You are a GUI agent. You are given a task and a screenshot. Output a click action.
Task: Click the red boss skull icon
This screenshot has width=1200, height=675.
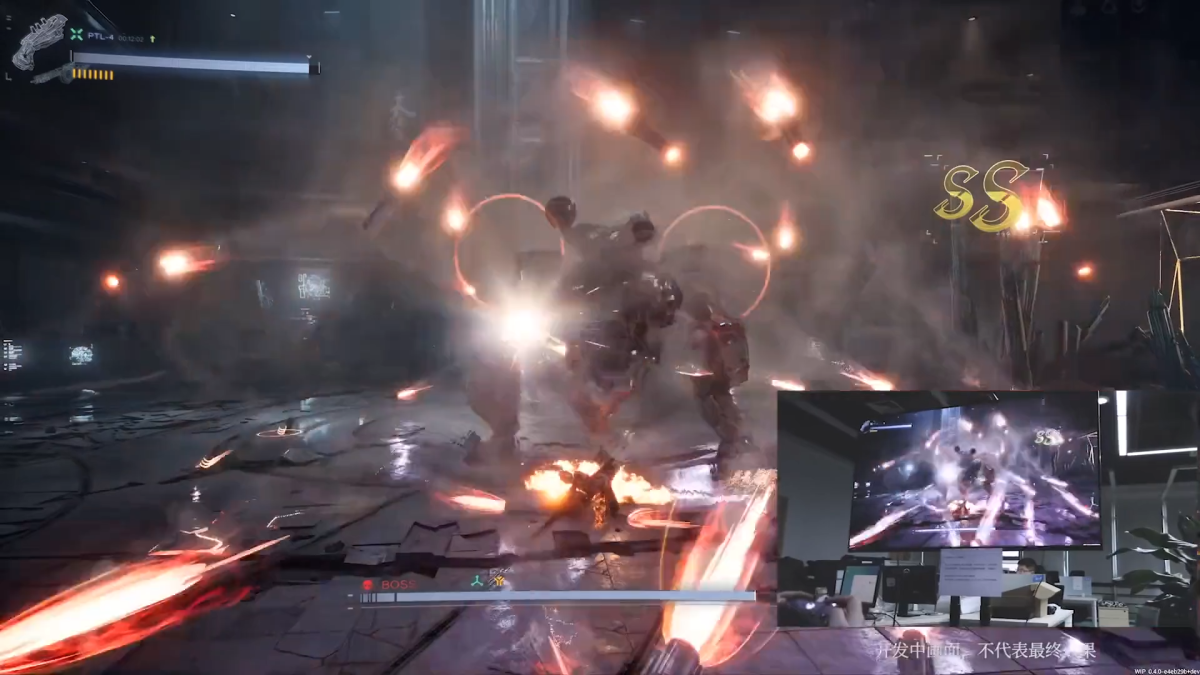click(367, 583)
